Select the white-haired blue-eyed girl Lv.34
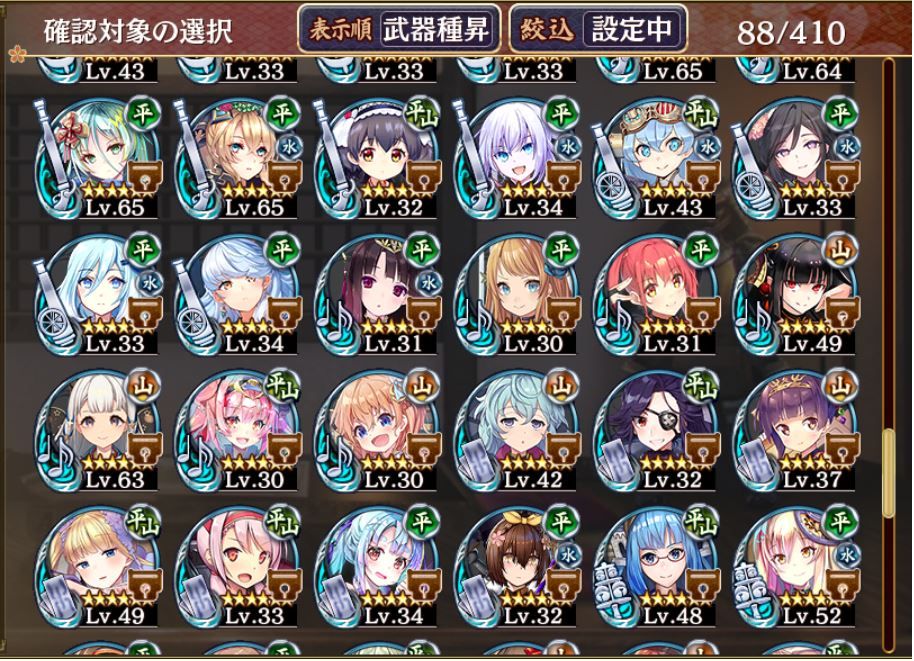Screen dimensions: 914x661 [512, 156]
